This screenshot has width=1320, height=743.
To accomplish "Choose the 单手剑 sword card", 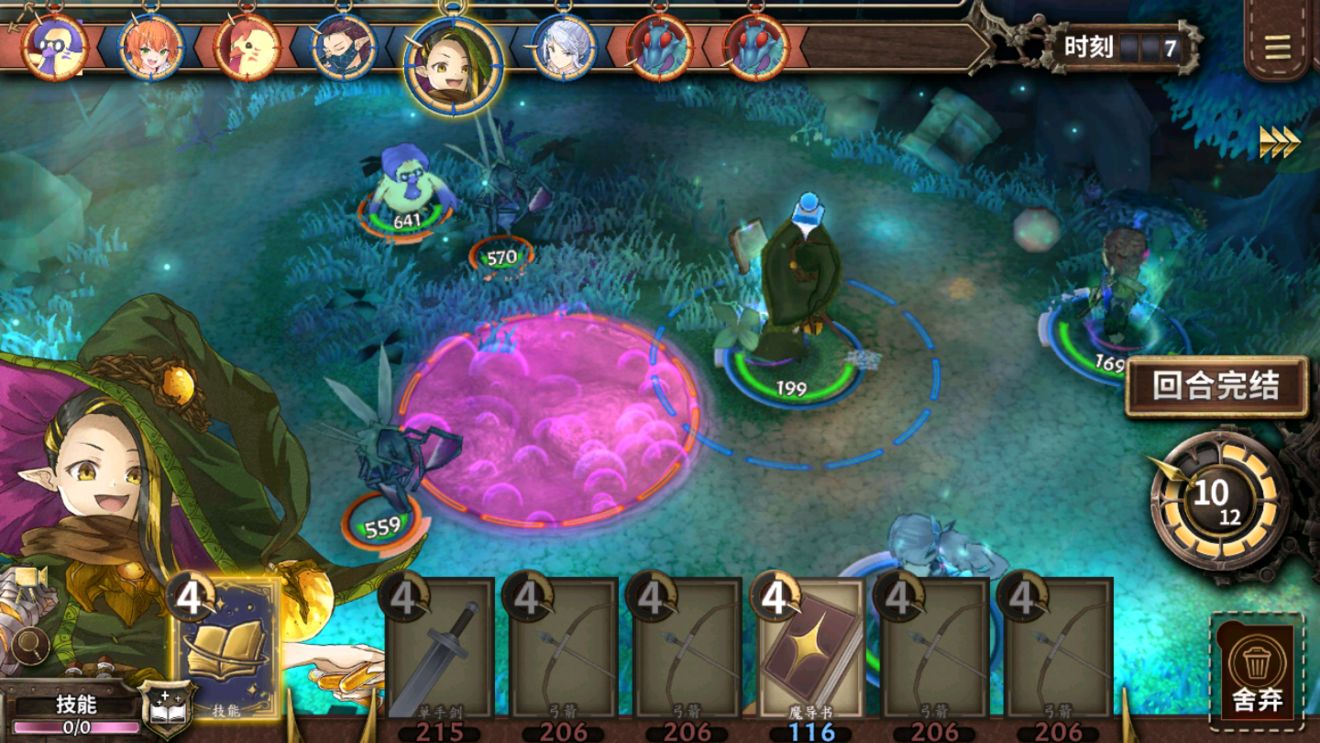I will click(x=440, y=650).
